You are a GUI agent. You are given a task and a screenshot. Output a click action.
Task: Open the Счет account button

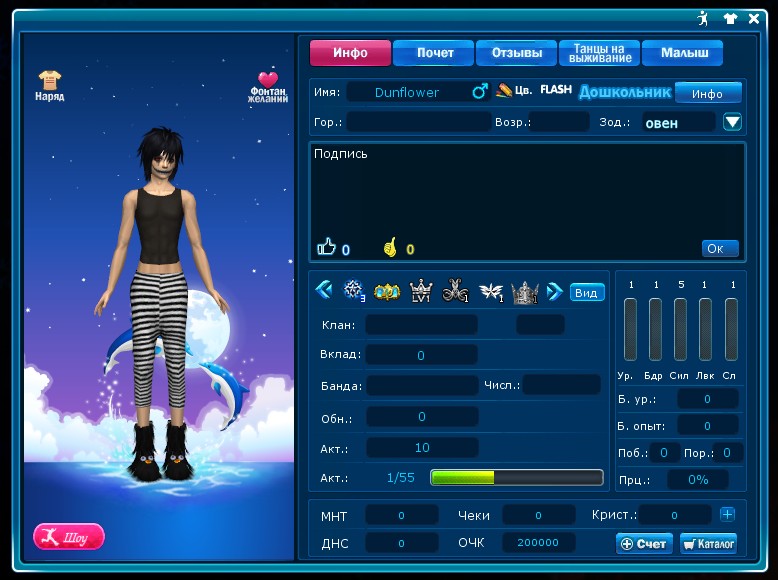point(644,543)
